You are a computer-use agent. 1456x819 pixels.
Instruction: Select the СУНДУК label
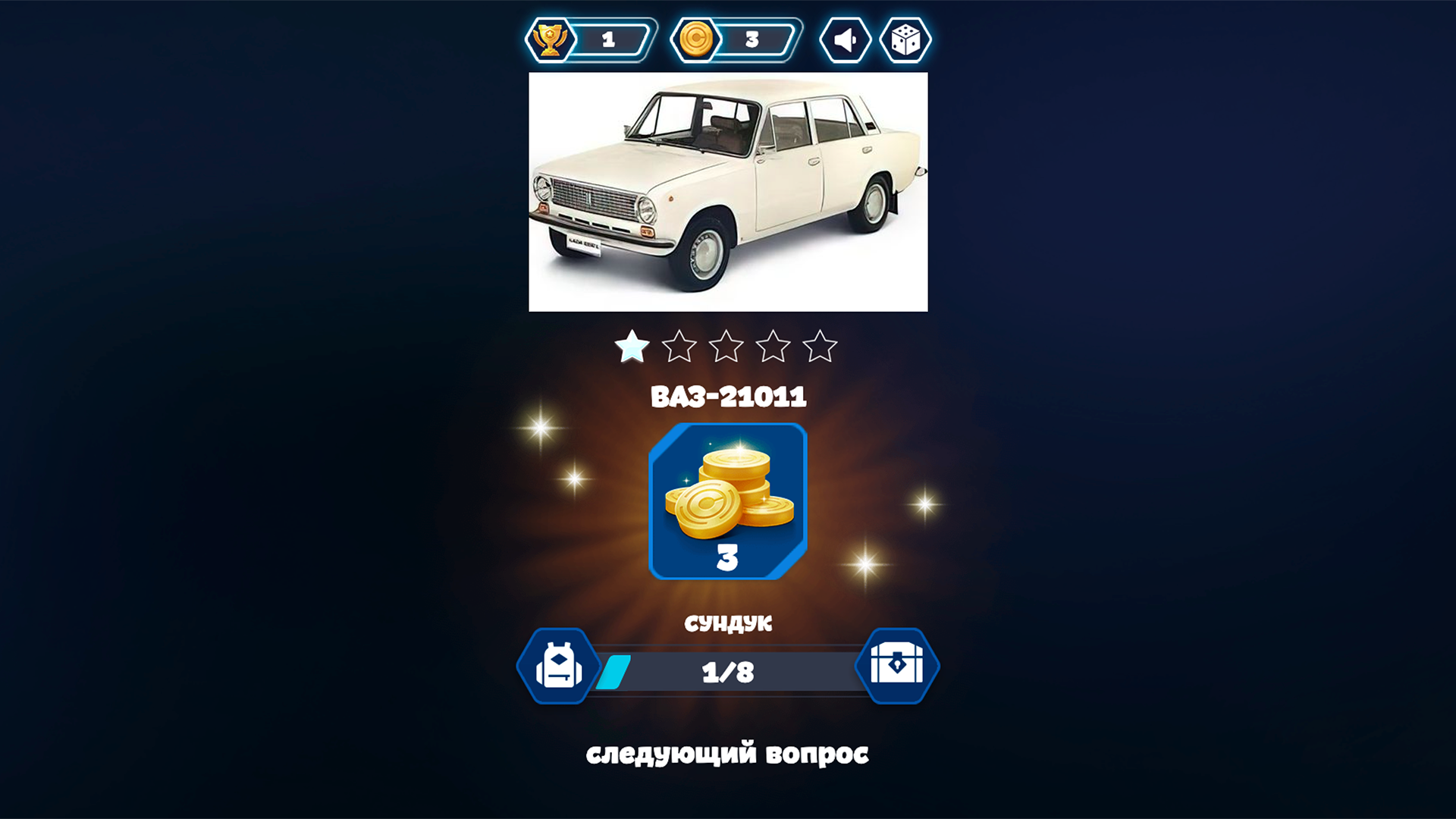click(727, 625)
